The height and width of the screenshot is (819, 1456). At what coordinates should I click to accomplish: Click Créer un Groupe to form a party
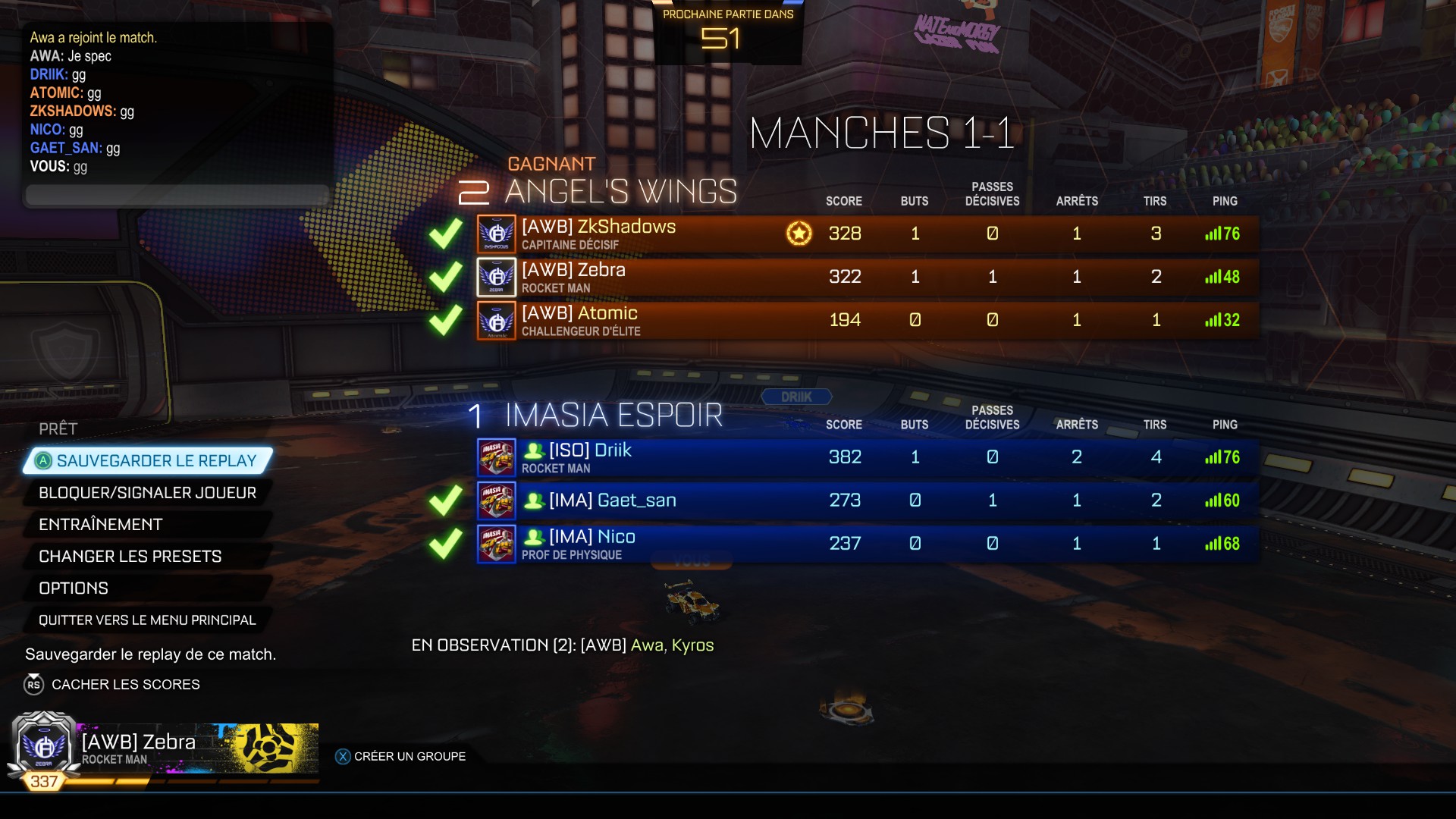409,757
